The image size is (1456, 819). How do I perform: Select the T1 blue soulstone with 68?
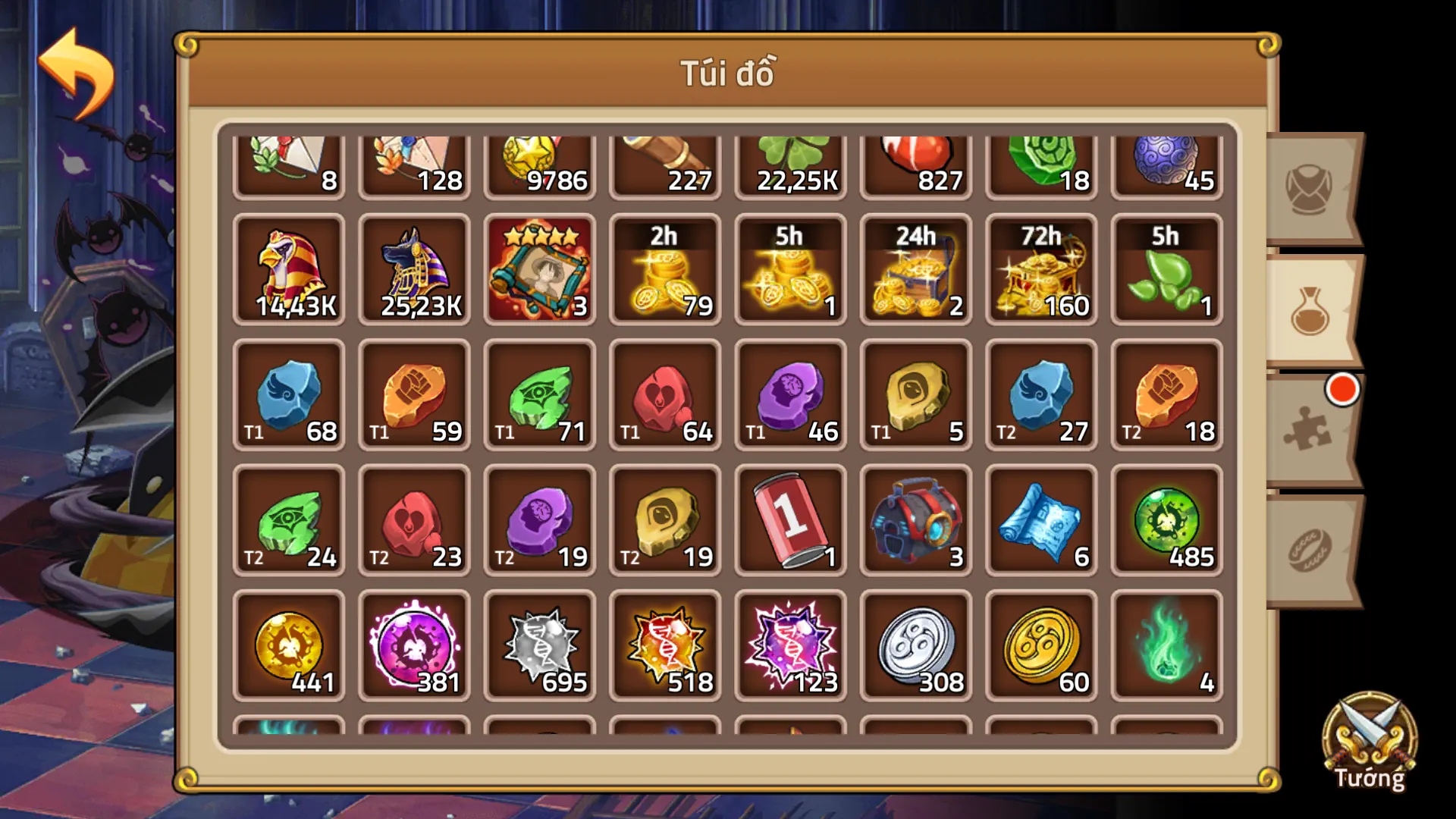(x=289, y=396)
